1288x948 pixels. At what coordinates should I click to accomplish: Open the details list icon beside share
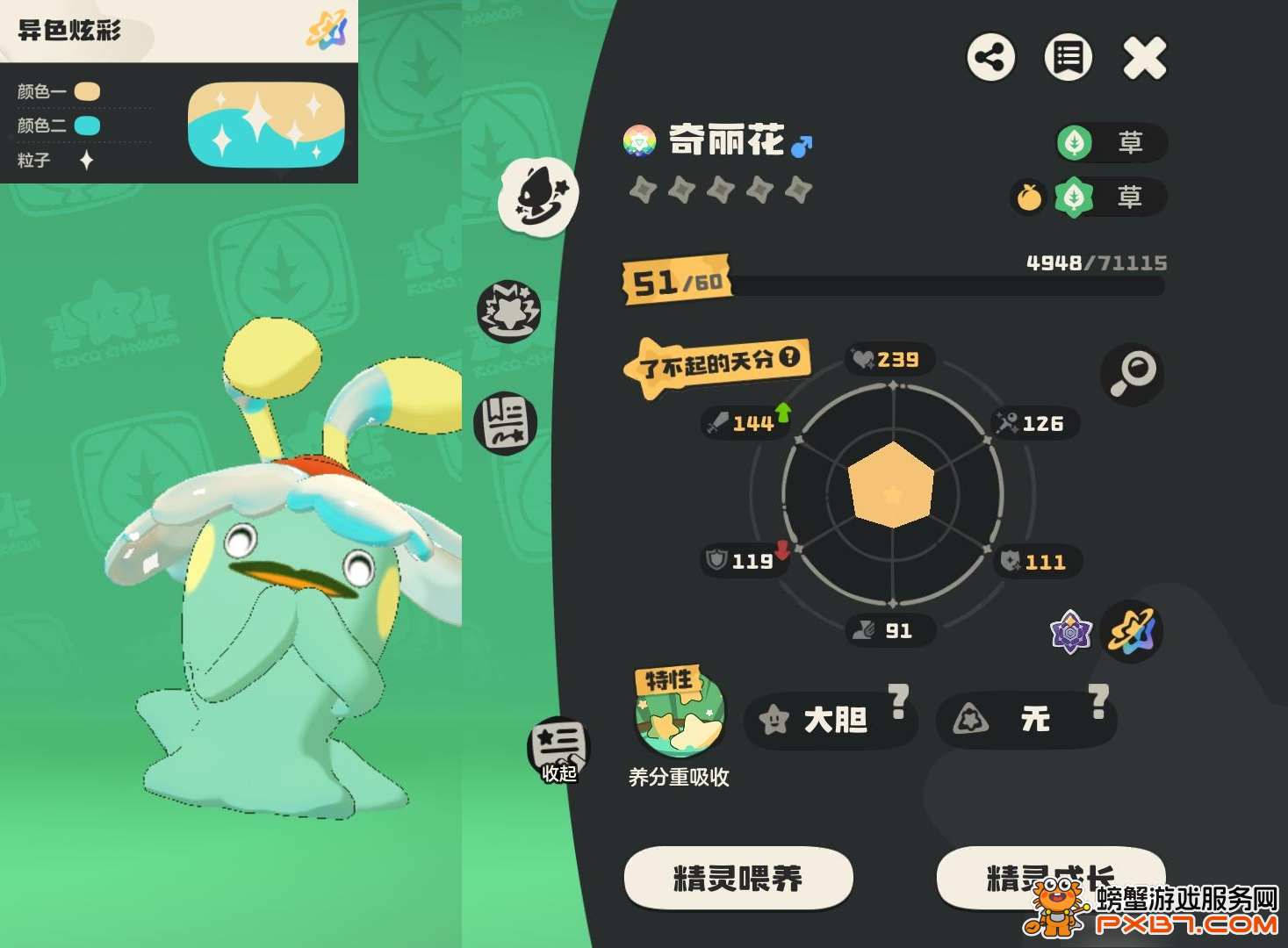click(x=1068, y=58)
